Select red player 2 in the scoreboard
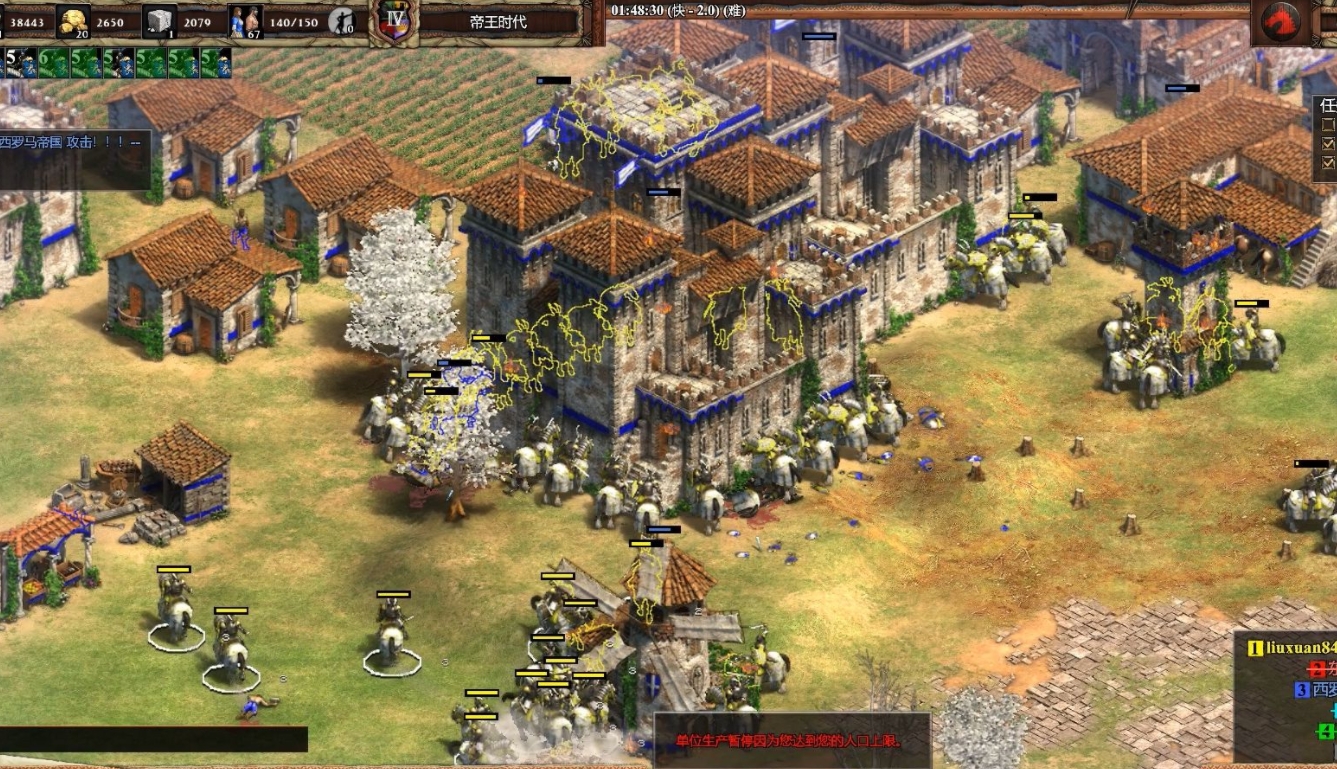 1319,669
